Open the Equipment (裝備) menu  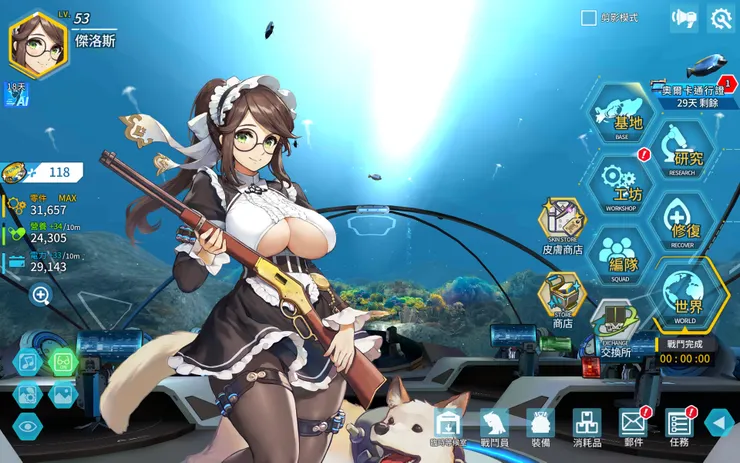point(540,424)
